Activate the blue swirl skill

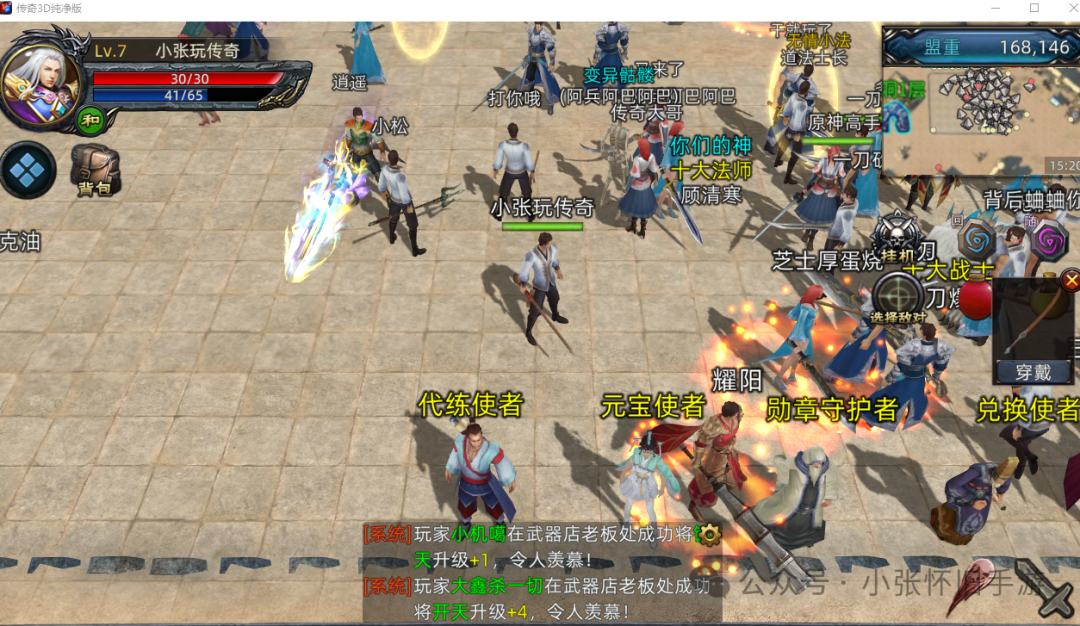click(976, 240)
